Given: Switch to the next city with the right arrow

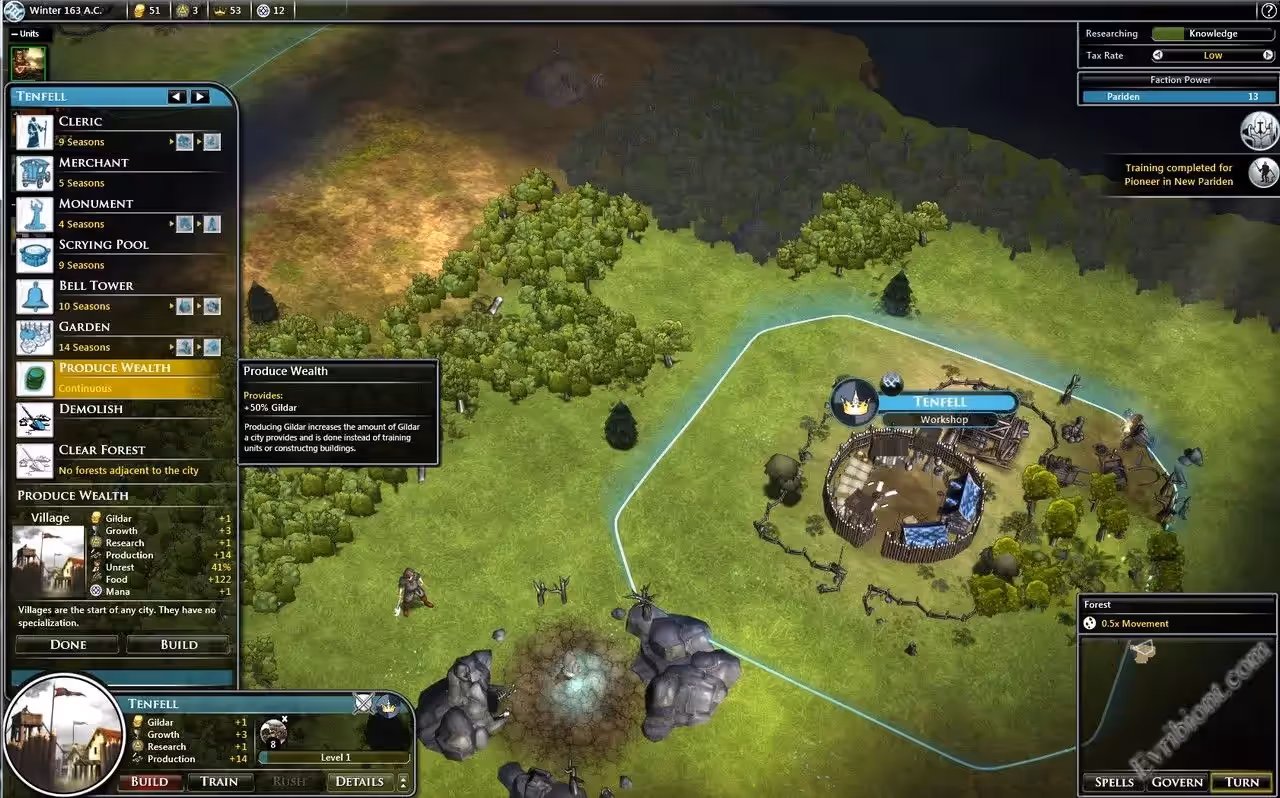Looking at the screenshot, I should pos(201,97).
